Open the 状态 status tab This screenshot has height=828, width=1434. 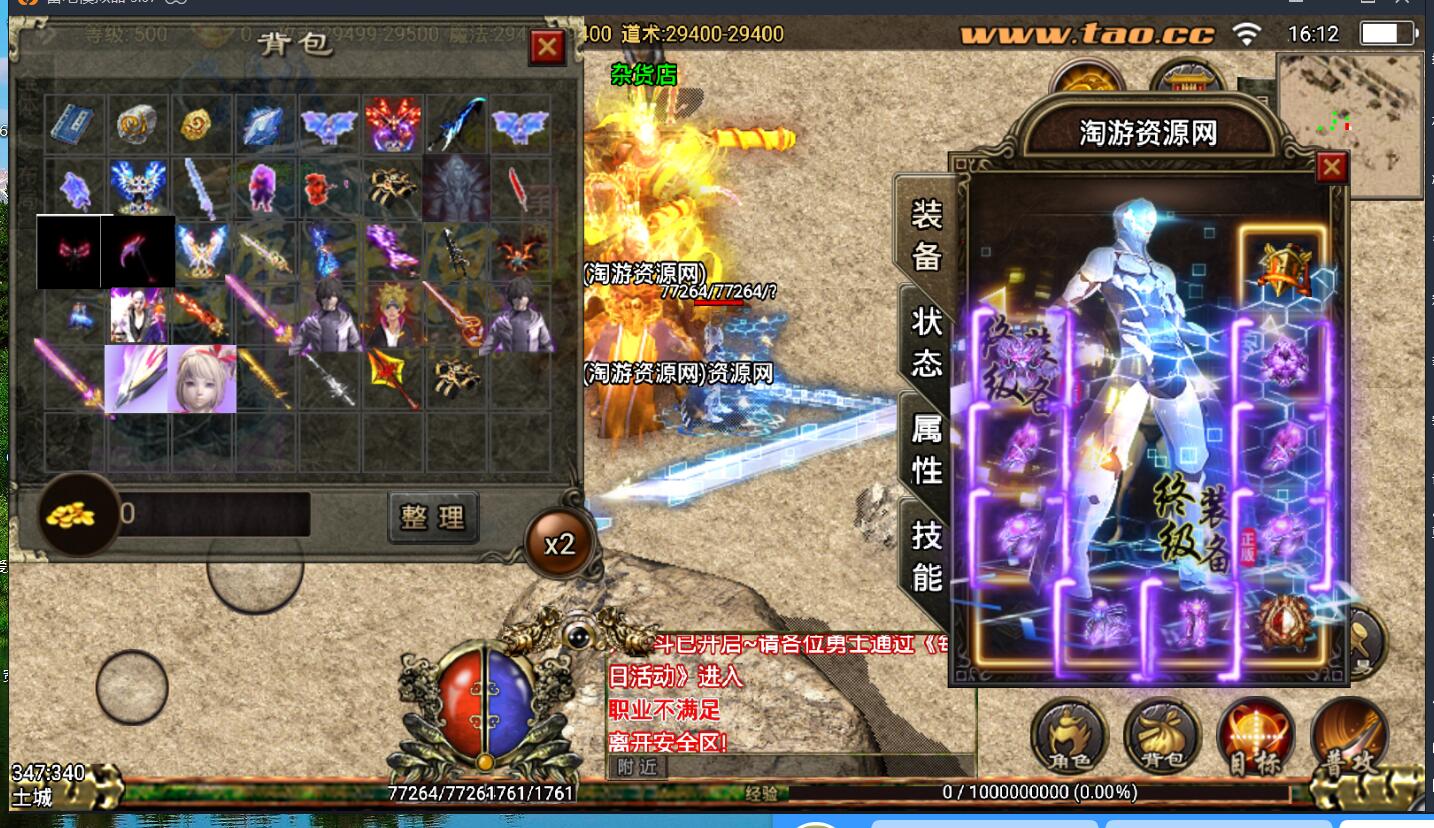coord(926,341)
